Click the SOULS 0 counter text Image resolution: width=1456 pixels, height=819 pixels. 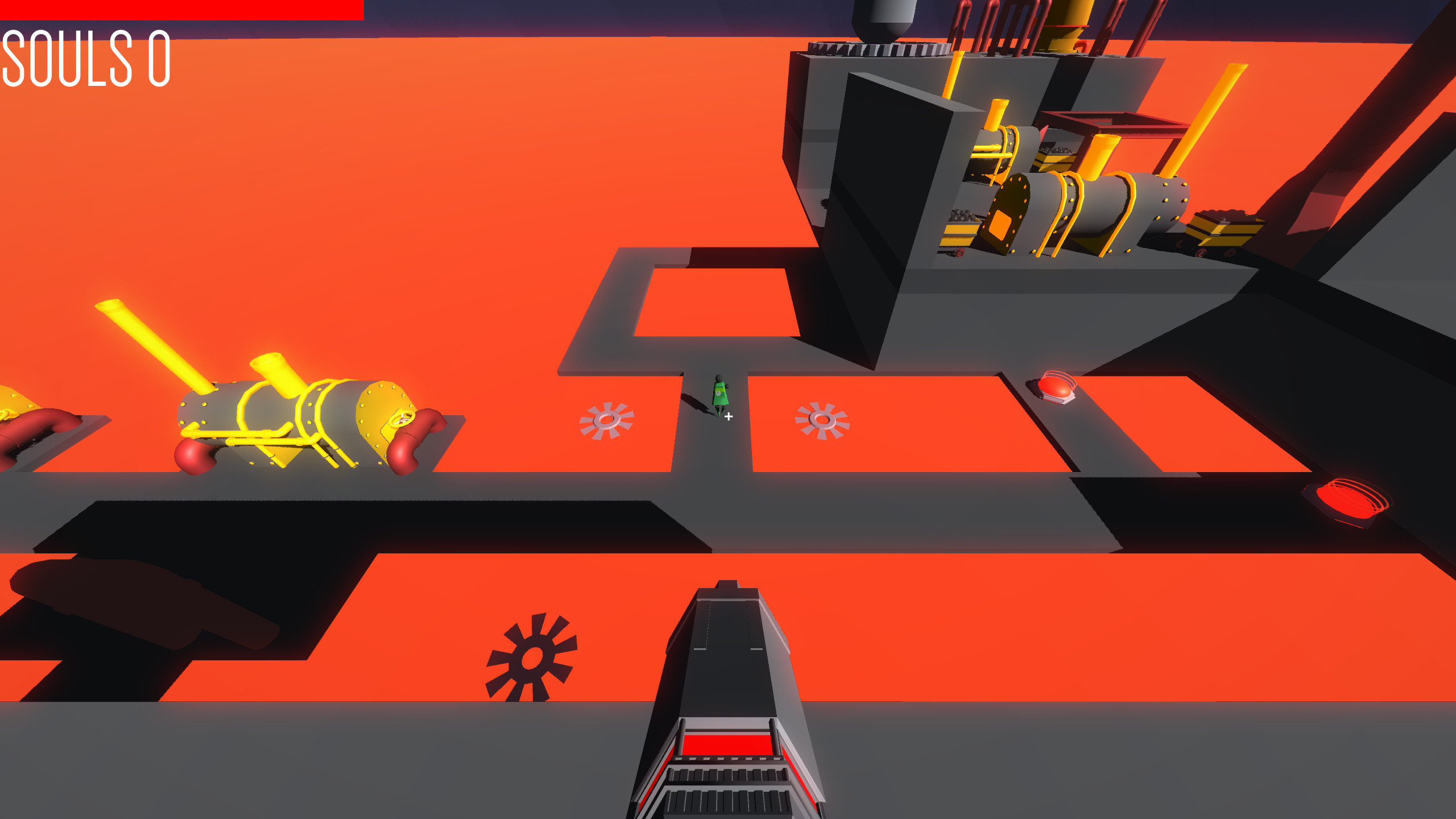pos(85,60)
